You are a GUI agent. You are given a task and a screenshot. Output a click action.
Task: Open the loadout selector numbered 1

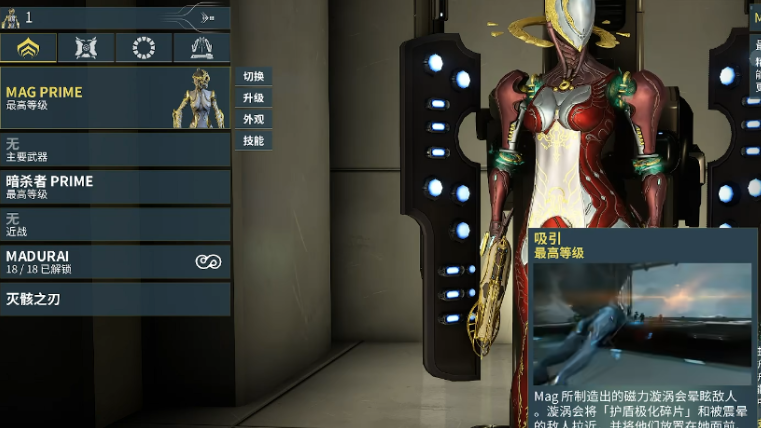tap(20, 17)
